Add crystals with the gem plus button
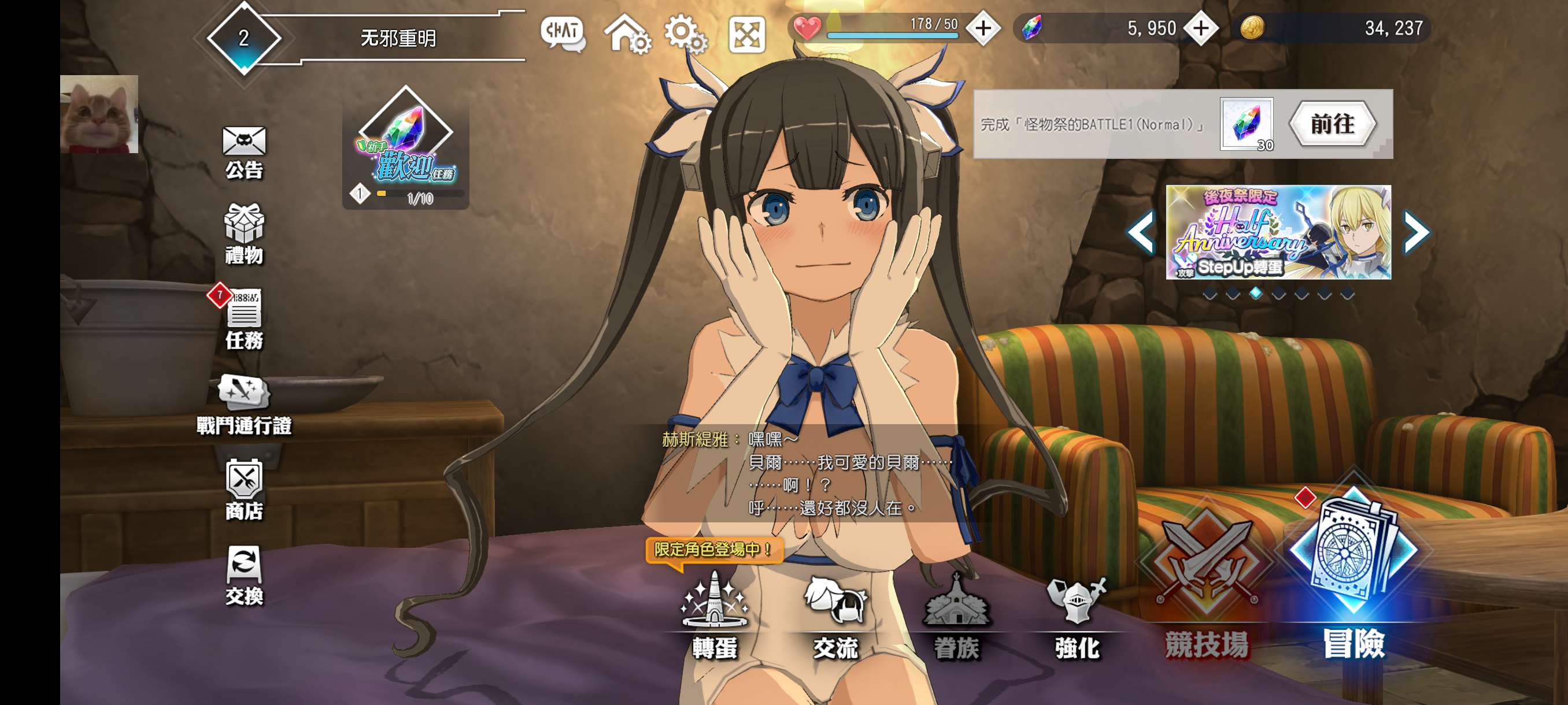 (x=1200, y=28)
